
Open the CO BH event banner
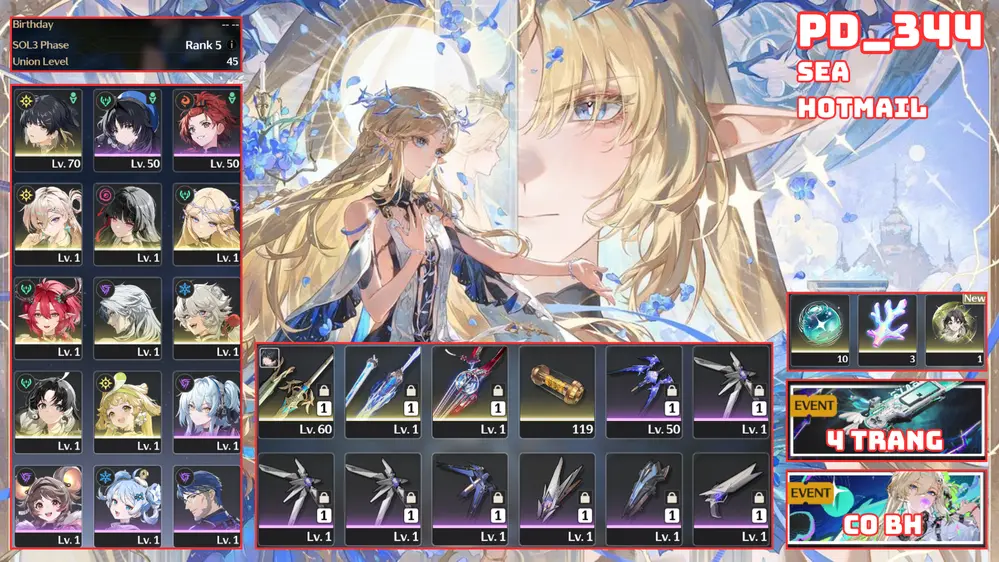[x=886, y=508]
